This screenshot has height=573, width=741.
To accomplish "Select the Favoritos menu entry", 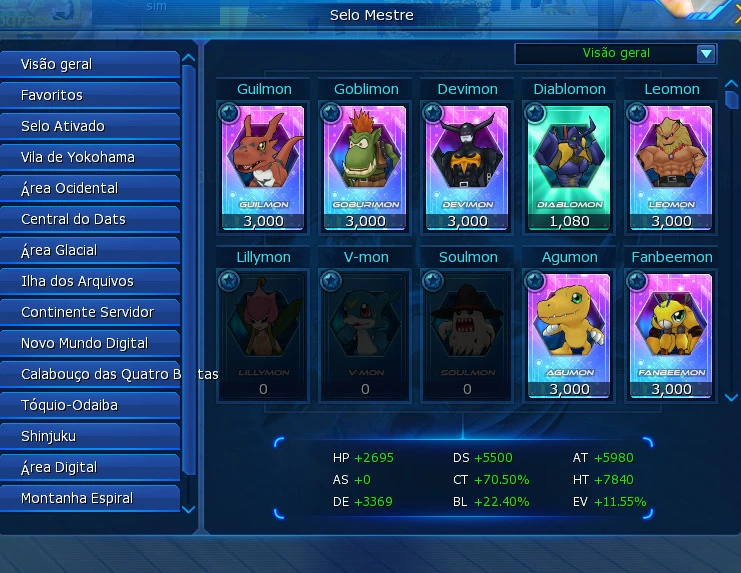I will [90, 95].
